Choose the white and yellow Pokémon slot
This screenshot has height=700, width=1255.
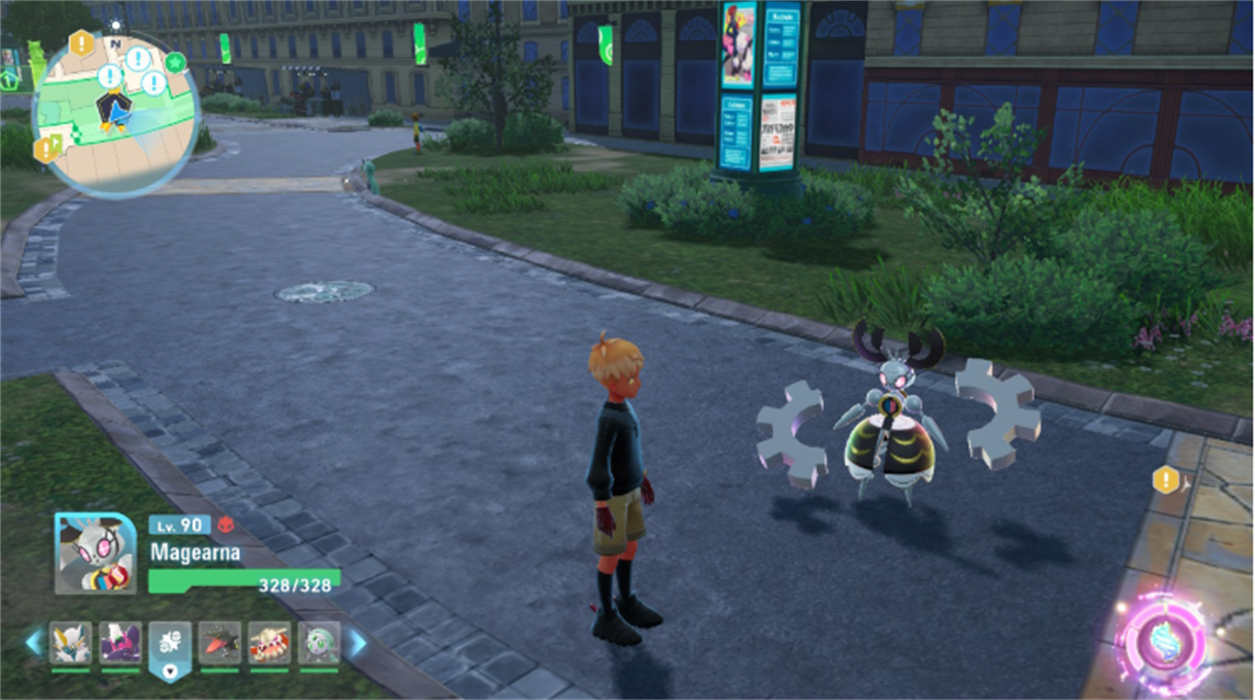tap(71, 642)
